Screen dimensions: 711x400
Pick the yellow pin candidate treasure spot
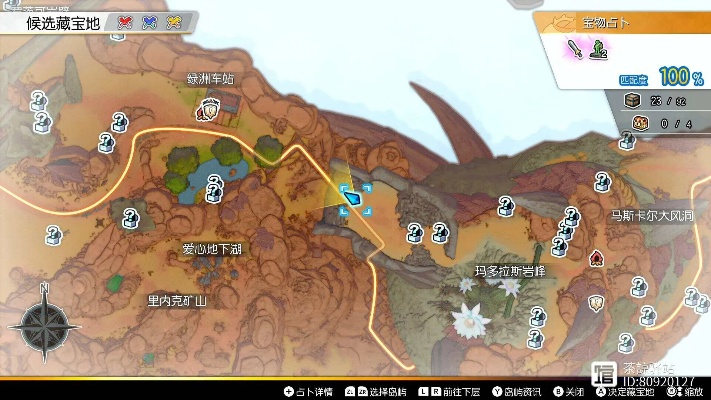(x=175, y=20)
